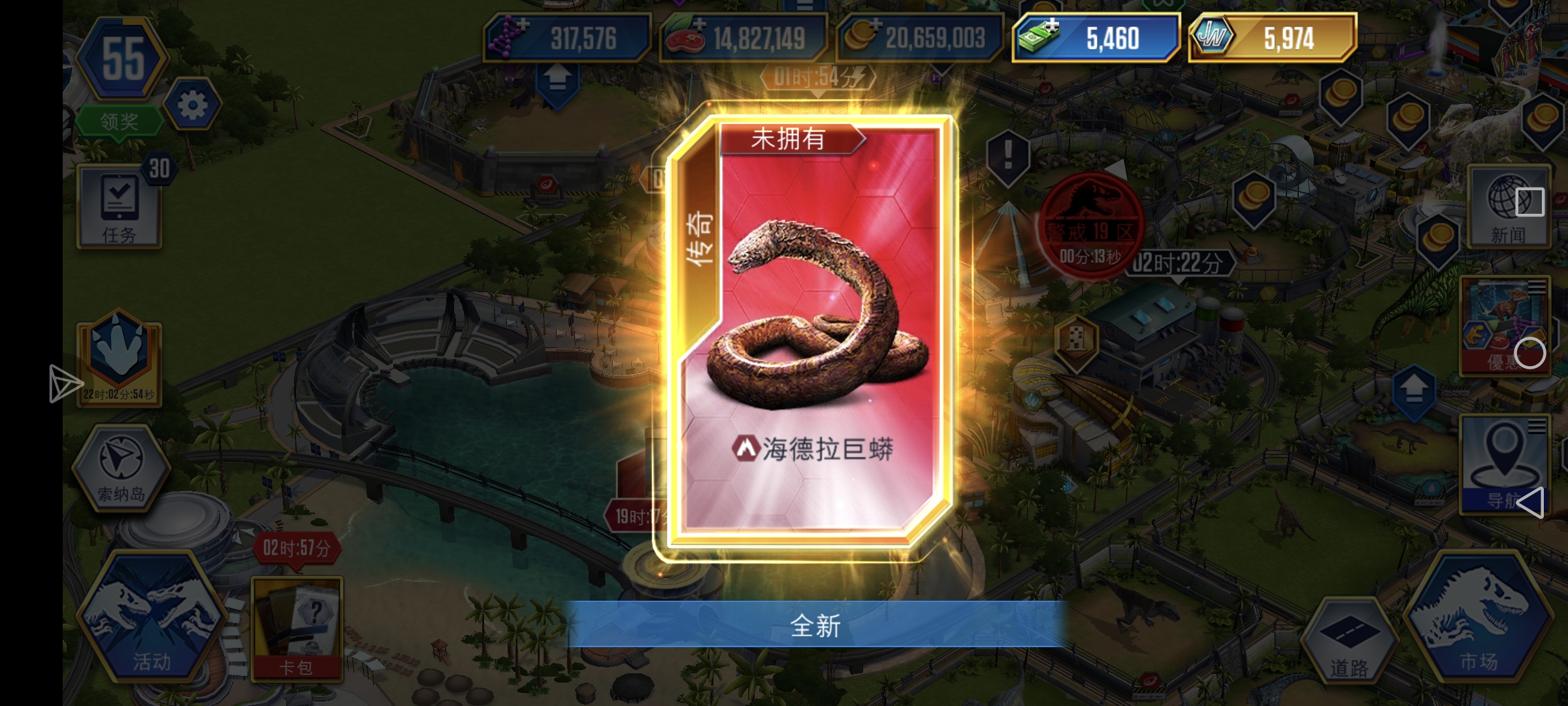The width and height of the screenshot is (1568, 706).
Task: Open the 任务 missions panel
Action: pyautogui.click(x=120, y=208)
